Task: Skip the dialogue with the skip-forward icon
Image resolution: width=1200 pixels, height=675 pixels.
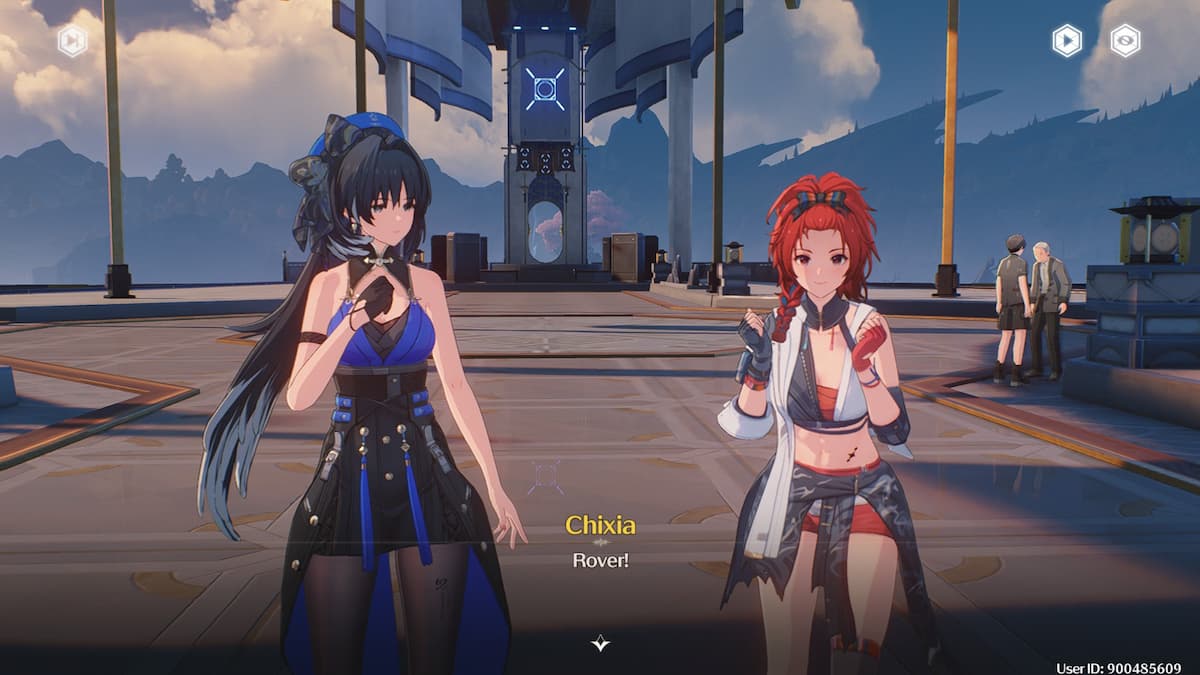Action: tap(72, 41)
